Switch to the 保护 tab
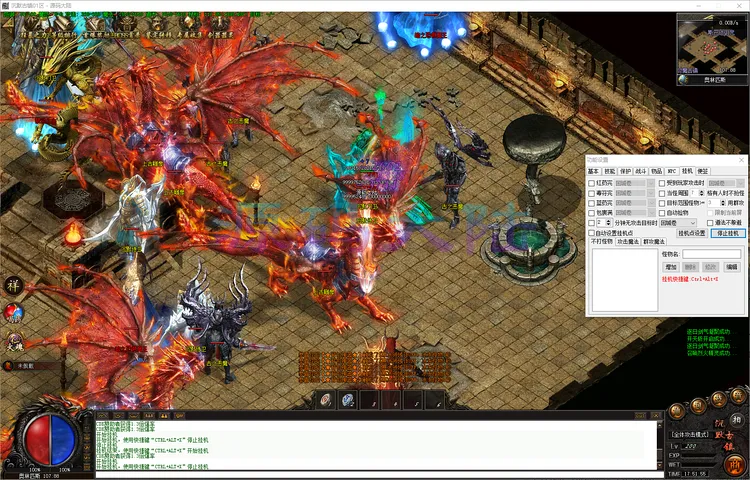The image size is (750, 480). coord(625,171)
